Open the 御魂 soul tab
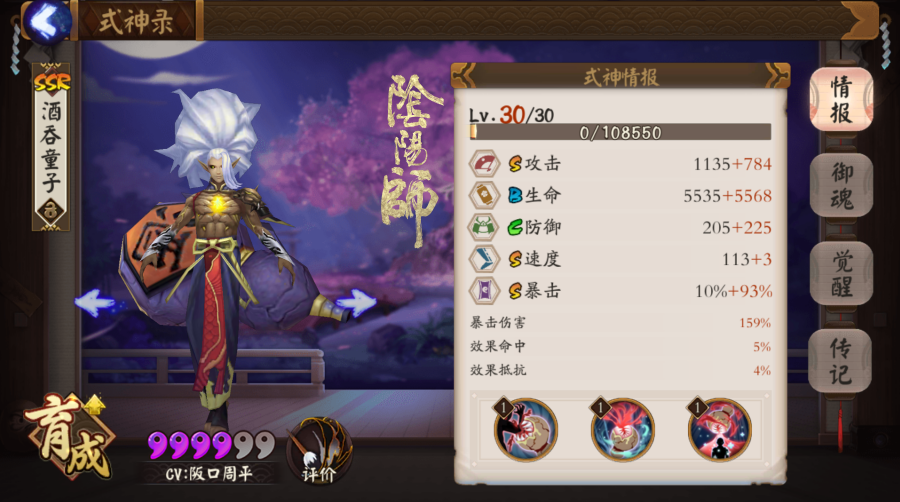Screen dimensions: 900x502 840,186
